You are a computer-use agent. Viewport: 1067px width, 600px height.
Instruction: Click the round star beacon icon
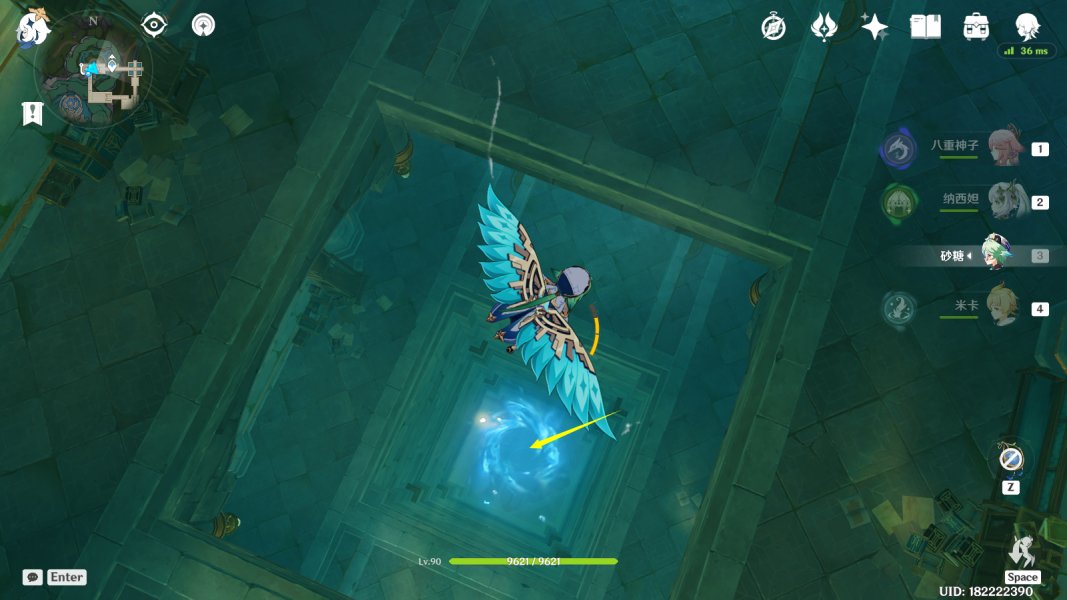[x=203, y=25]
